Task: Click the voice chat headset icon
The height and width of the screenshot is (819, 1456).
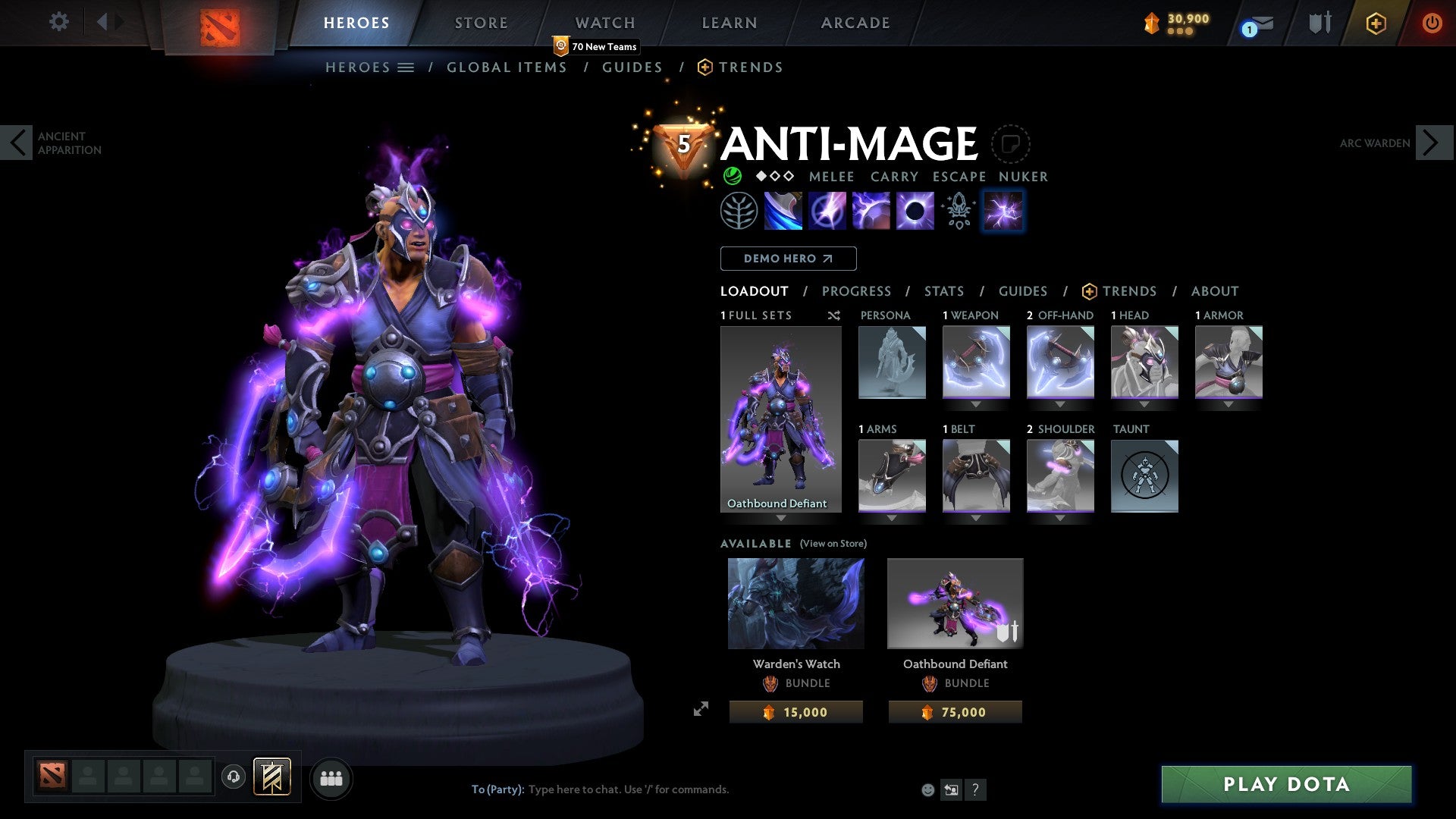Action: pyautogui.click(x=234, y=778)
